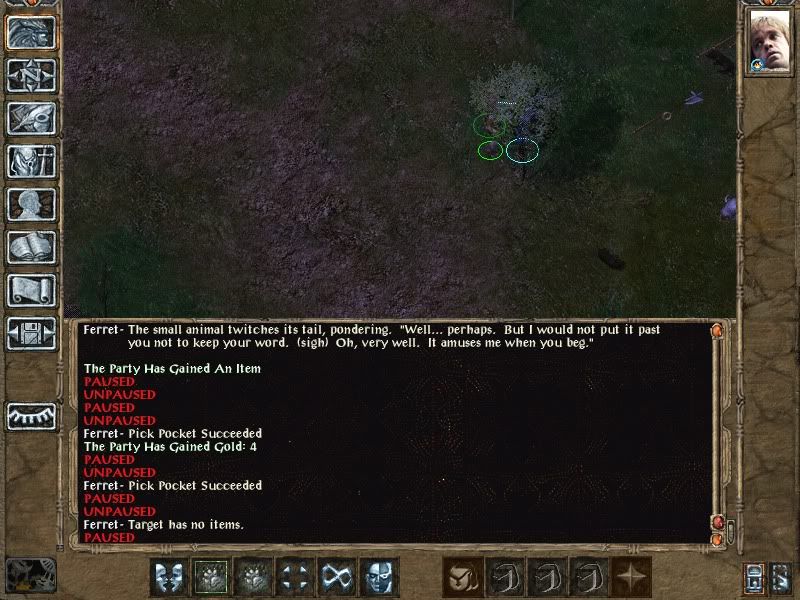This screenshot has height=600, width=800.
Task: Activate the four-arrows action button
Action: [295, 577]
